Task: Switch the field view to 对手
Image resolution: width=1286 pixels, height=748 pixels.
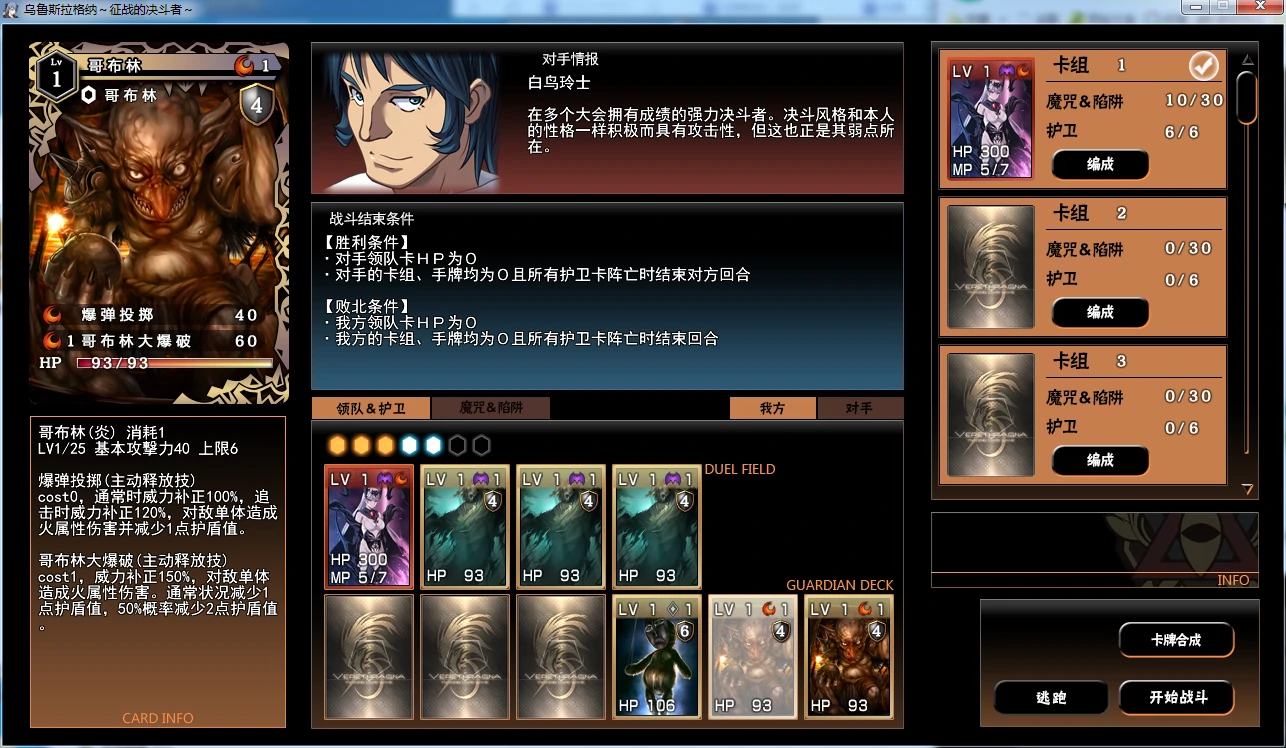Action: (862, 408)
